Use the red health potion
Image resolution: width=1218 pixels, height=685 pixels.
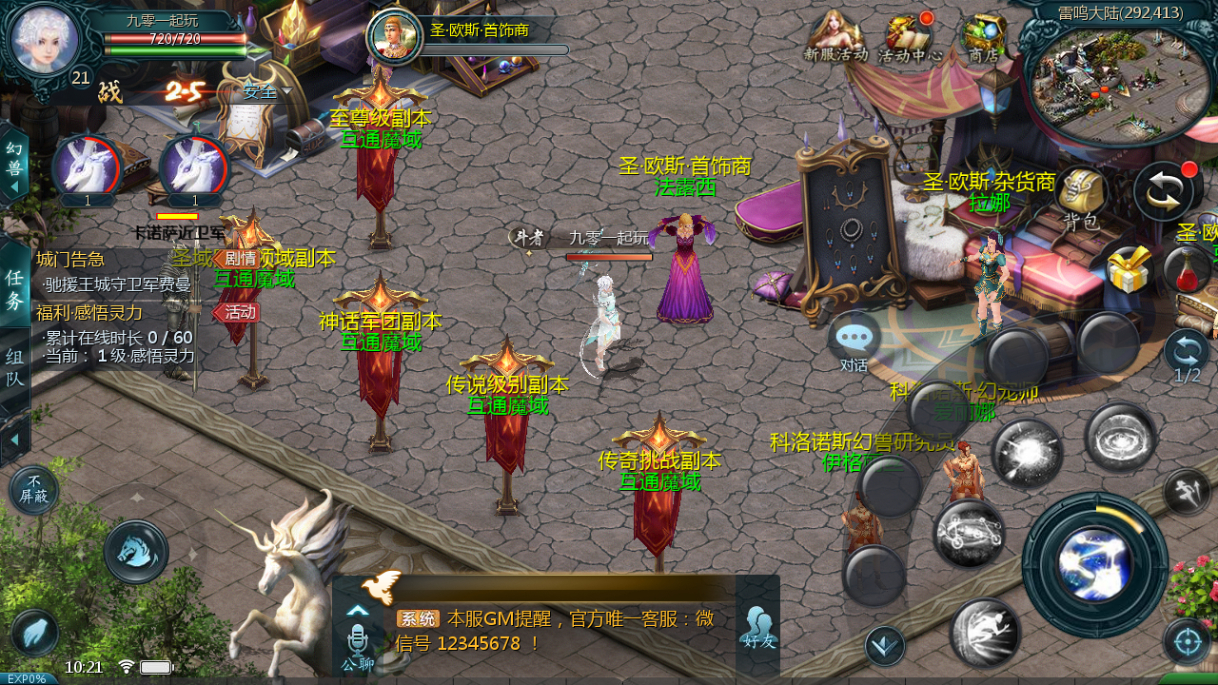pos(1186,270)
